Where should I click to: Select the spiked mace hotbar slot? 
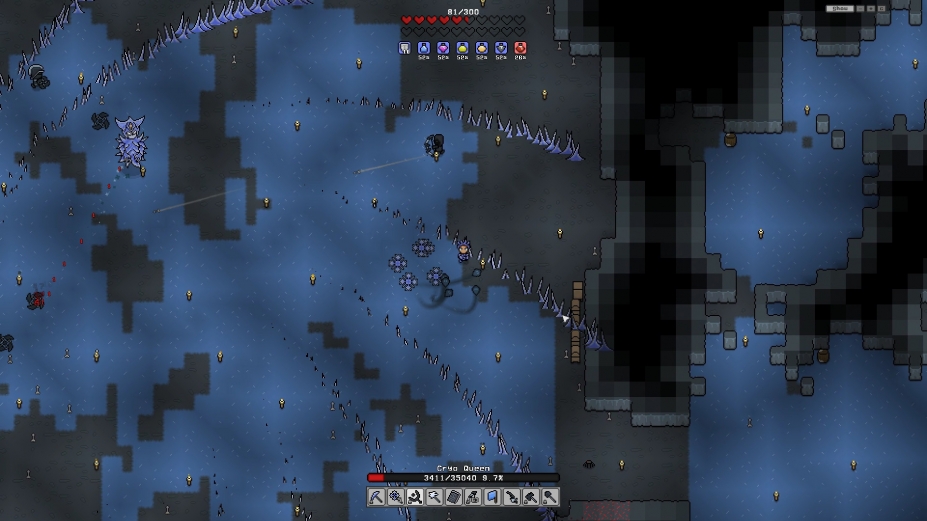click(434, 497)
